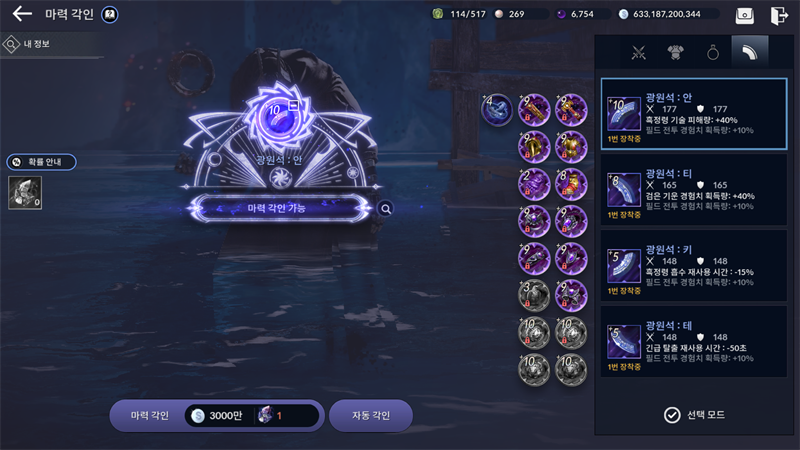
Task: Open the guide icon beside 마력 각인
Action: [110, 15]
